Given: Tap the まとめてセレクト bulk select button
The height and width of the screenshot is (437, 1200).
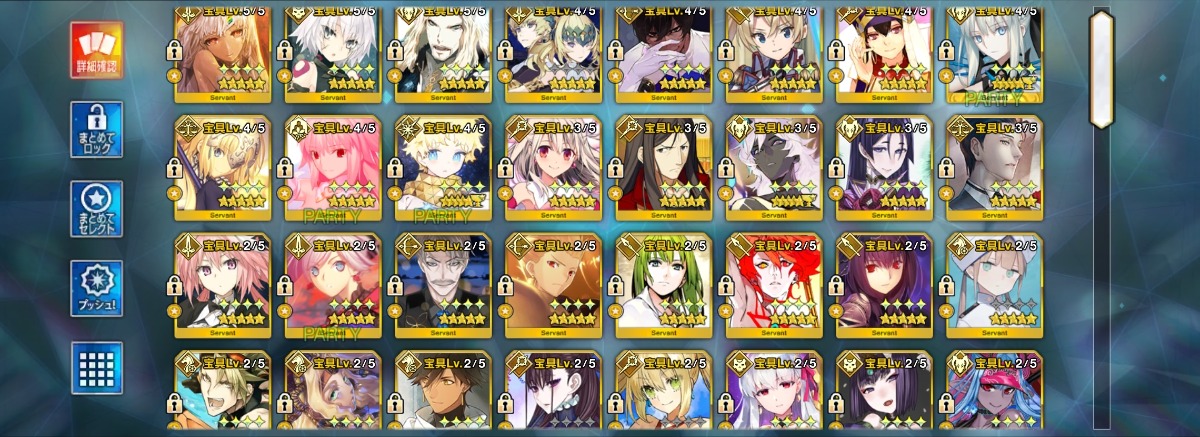Looking at the screenshot, I should pos(96,209).
